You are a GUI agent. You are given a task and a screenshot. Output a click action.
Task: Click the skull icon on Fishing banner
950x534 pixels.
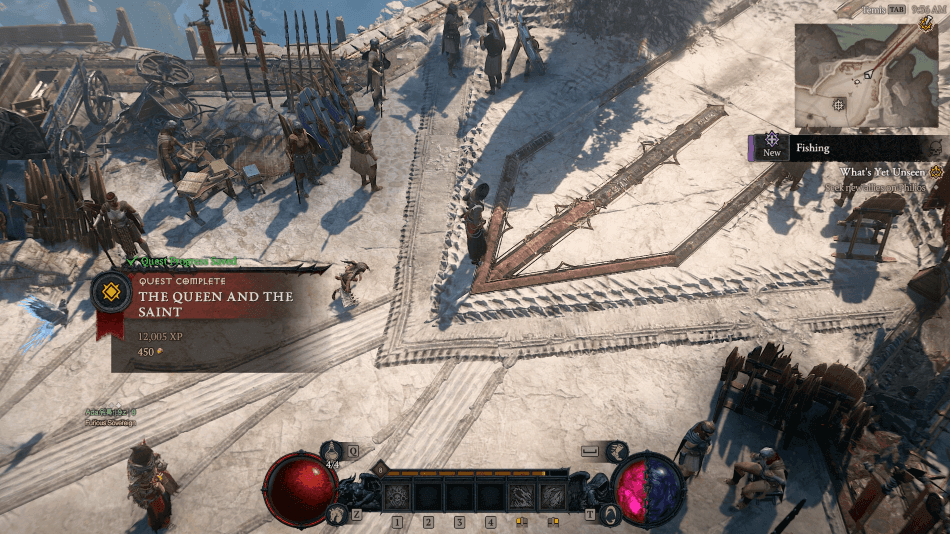[934, 149]
